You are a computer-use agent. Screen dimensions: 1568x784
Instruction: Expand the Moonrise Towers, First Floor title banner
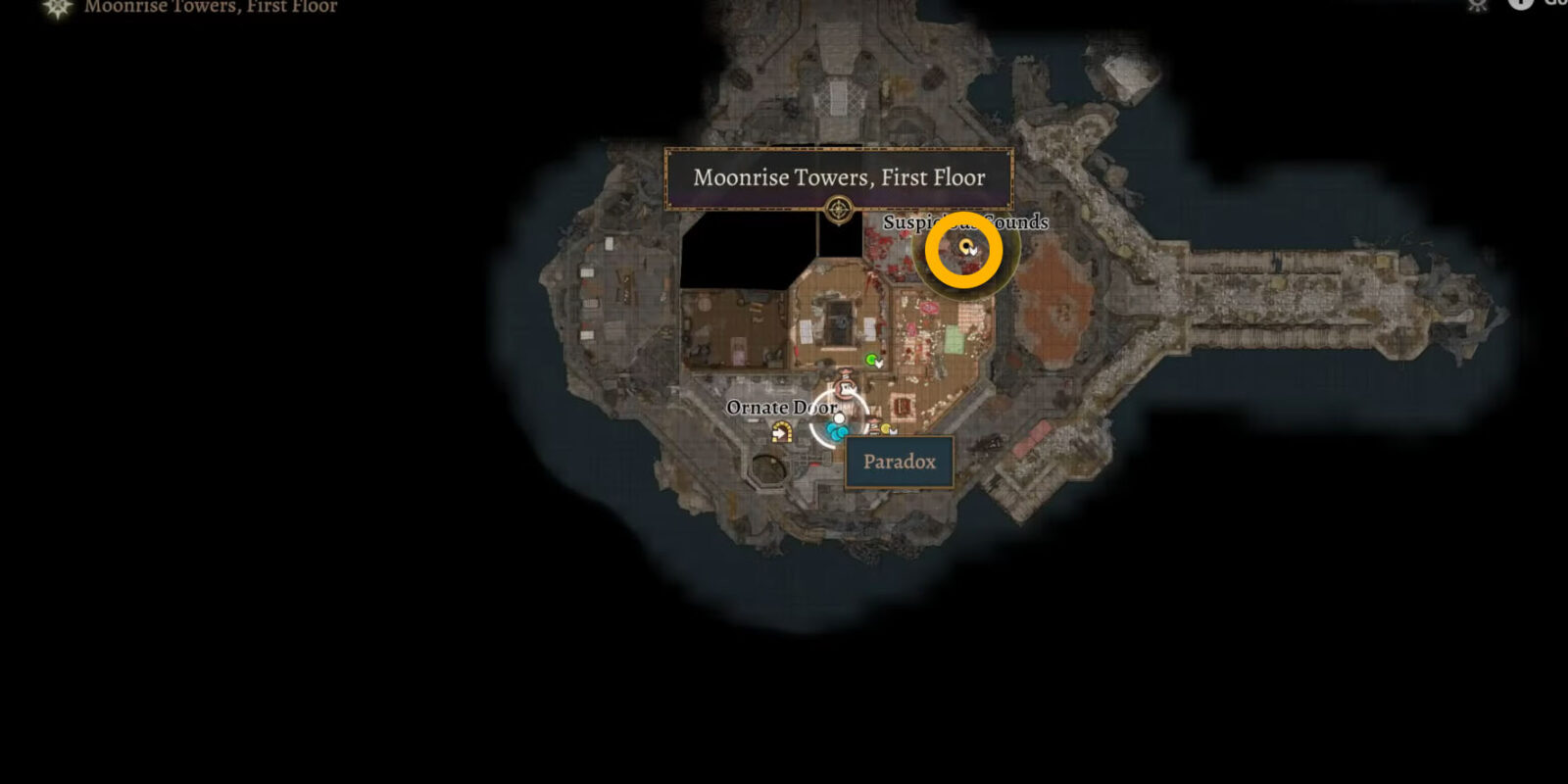click(x=840, y=177)
